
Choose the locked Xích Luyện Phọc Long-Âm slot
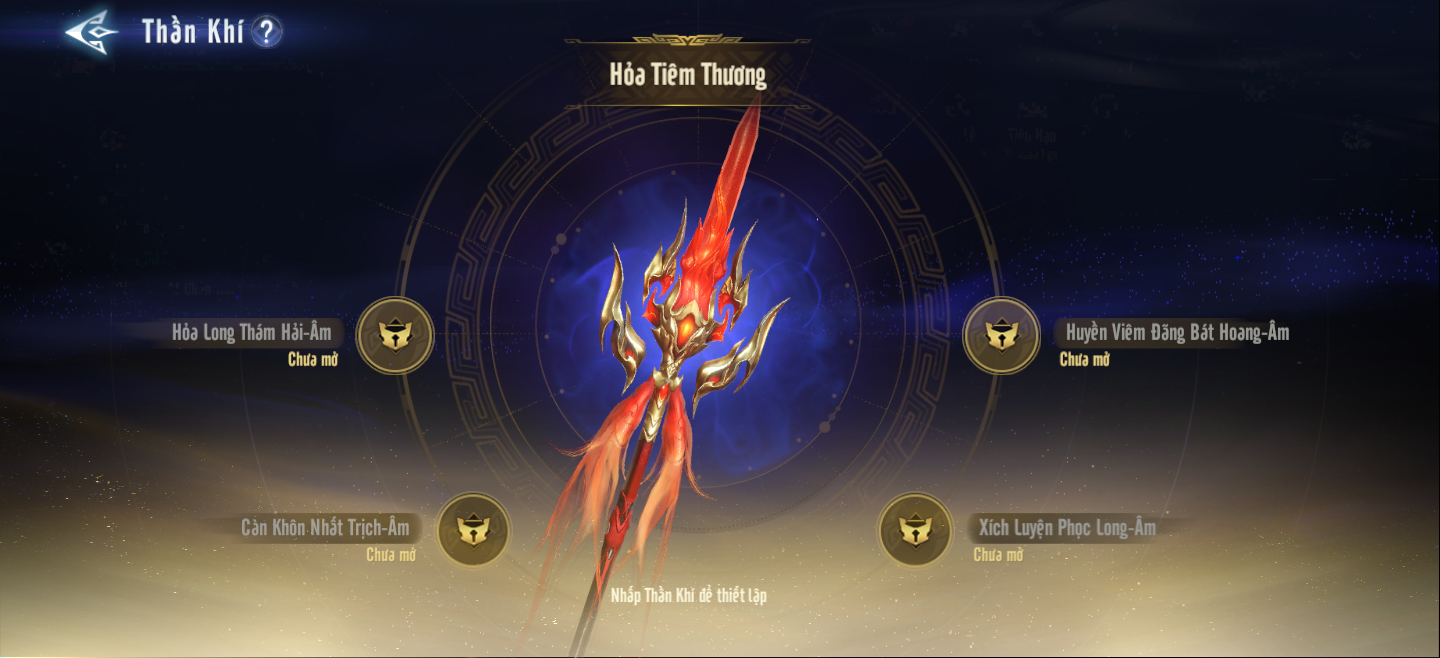point(915,530)
